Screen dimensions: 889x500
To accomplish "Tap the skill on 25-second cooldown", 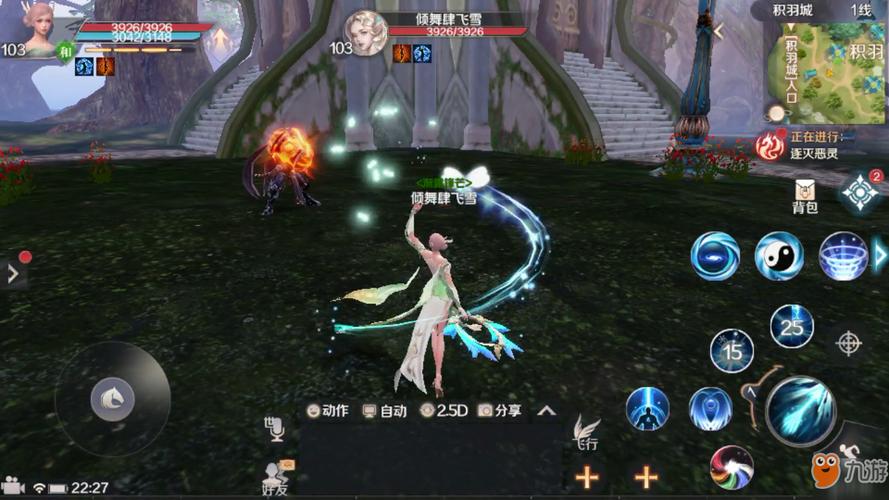I will pyautogui.click(x=791, y=327).
